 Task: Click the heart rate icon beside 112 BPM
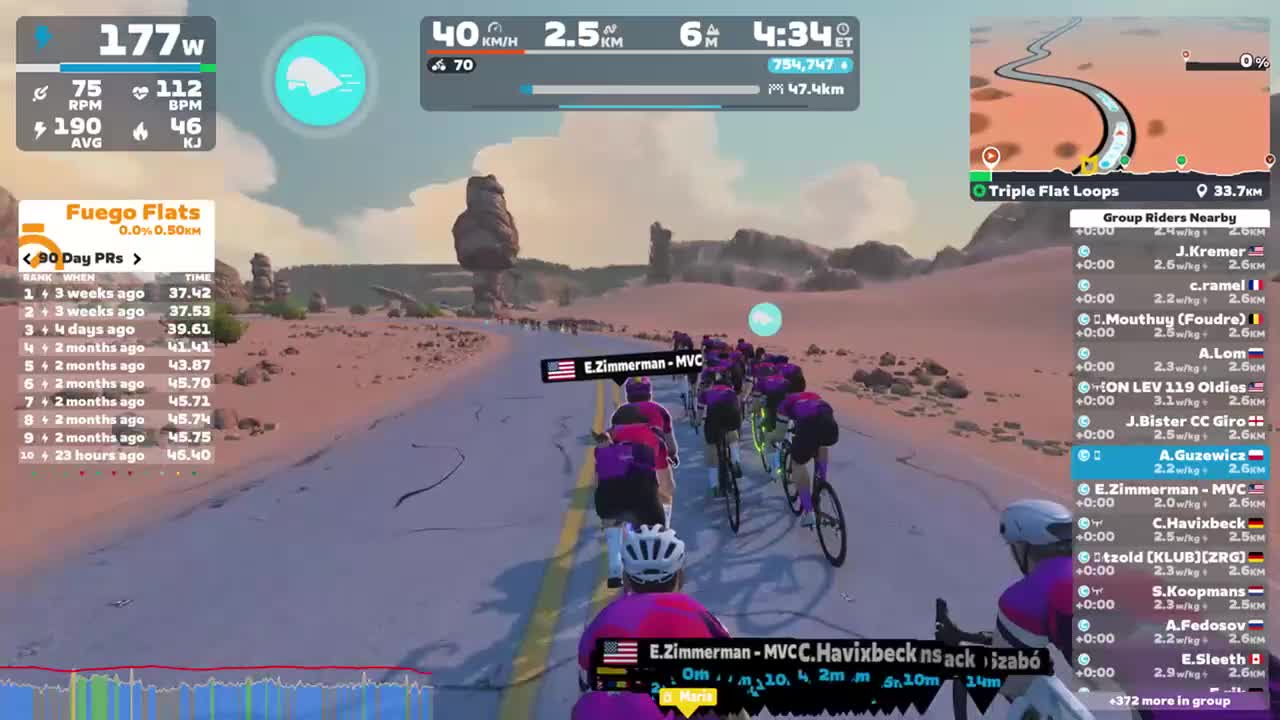click(x=140, y=93)
